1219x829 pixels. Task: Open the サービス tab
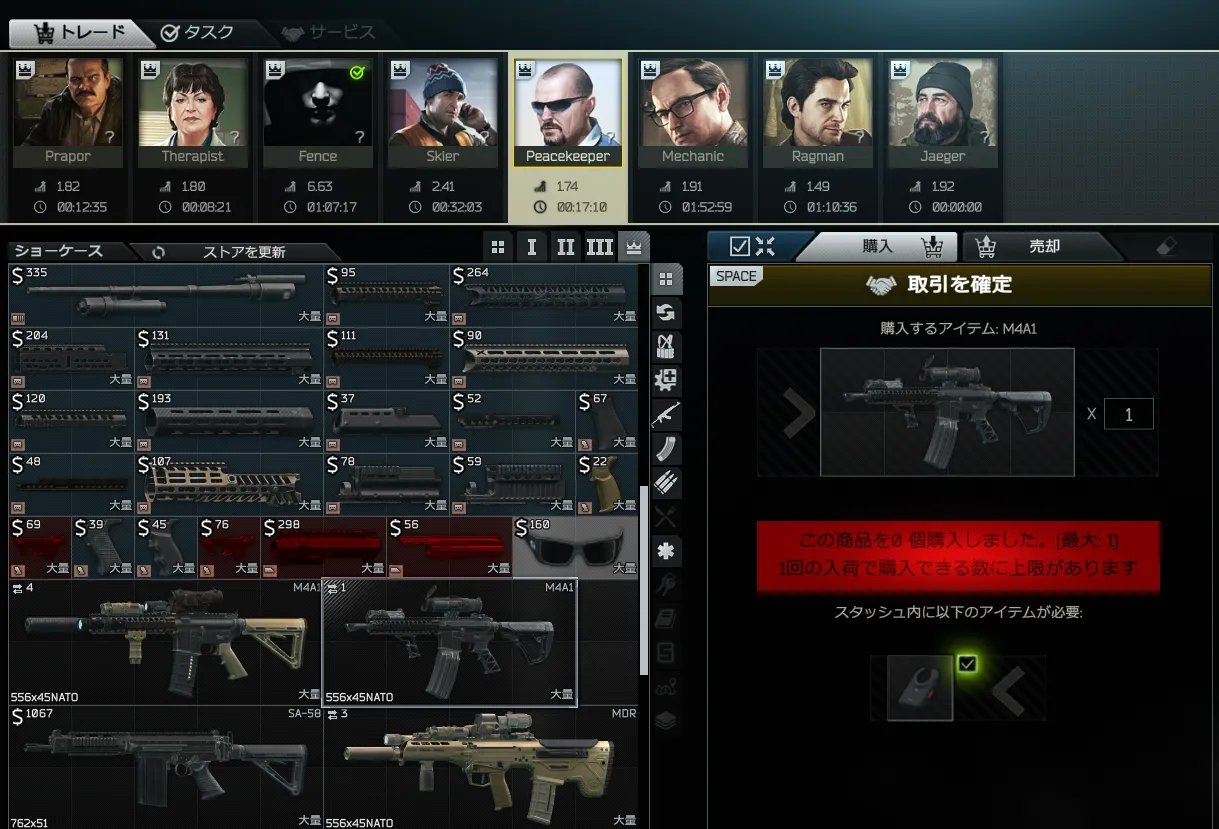[x=328, y=32]
